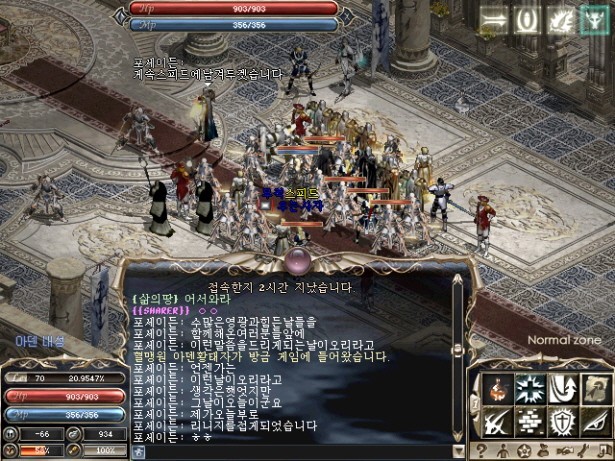Viewport: 615px width, 461px height.
Task: Activate the starburst cross skill
Action: [x=531, y=388]
